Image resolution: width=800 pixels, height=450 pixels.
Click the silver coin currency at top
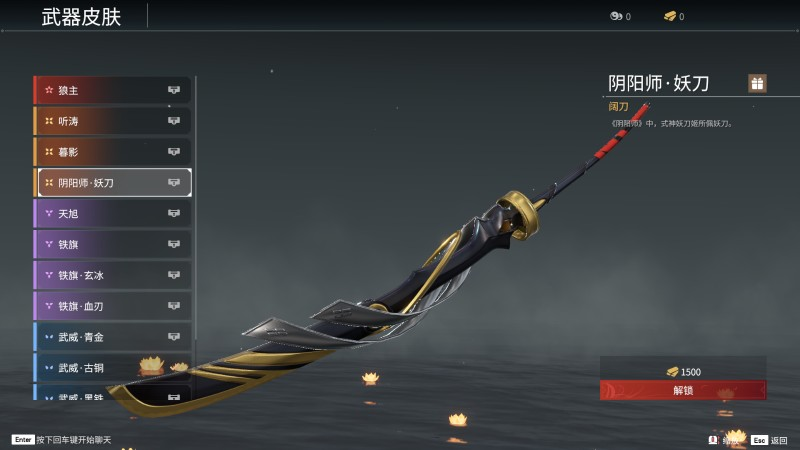(619, 17)
